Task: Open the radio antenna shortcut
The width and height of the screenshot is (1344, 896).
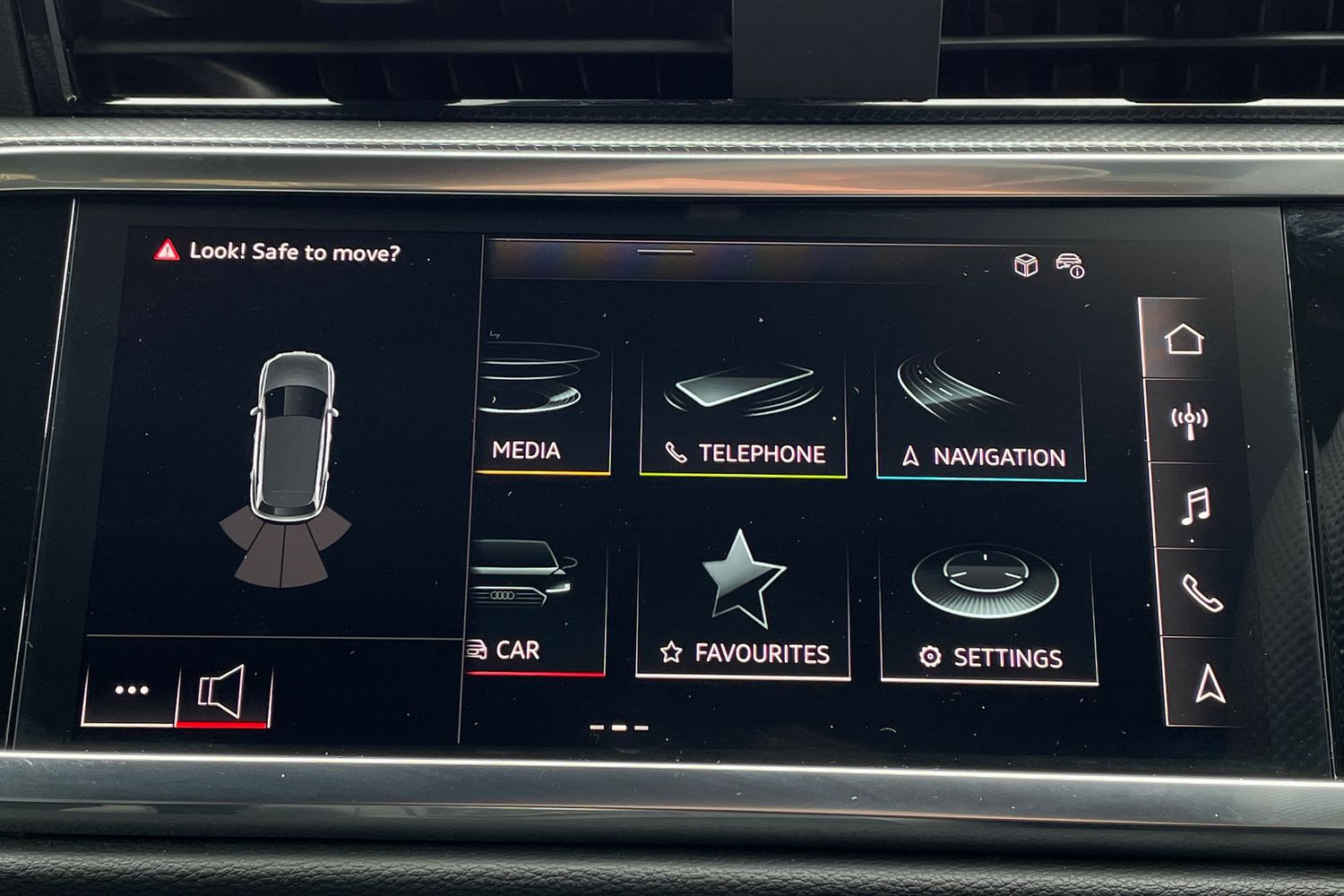Action: click(x=1189, y=420)
